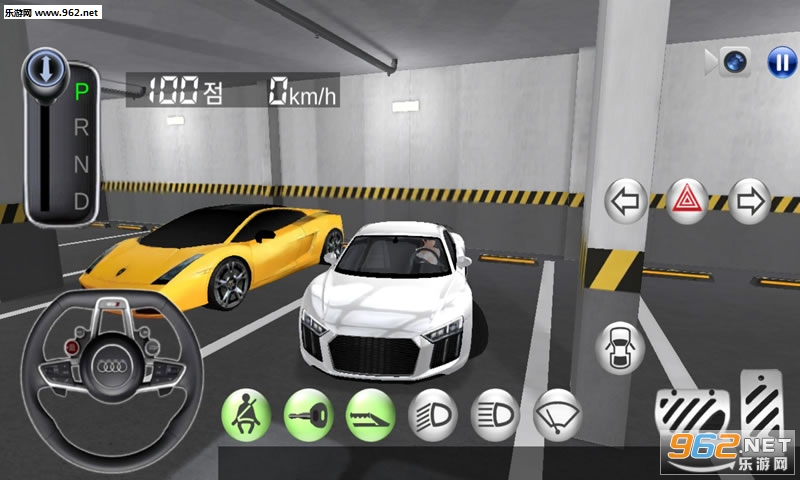Turn on the hazard warning lights
The height and width of the screenshot is (480, 800).
coord(689,202)
